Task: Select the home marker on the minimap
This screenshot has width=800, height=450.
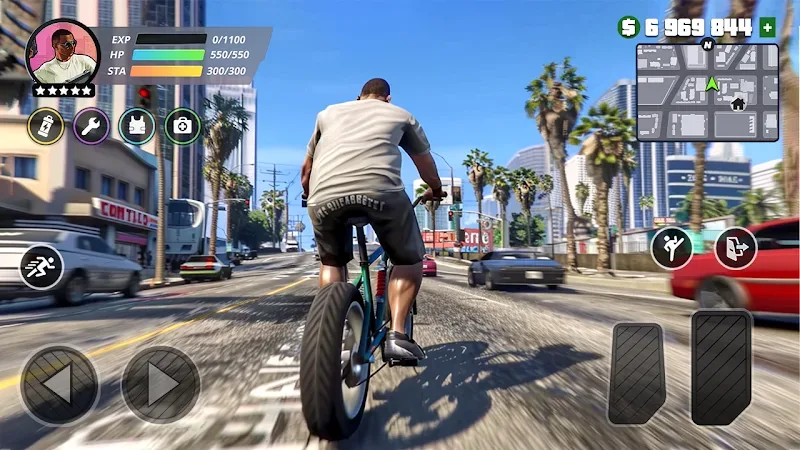Action: [x=738, y=103]
